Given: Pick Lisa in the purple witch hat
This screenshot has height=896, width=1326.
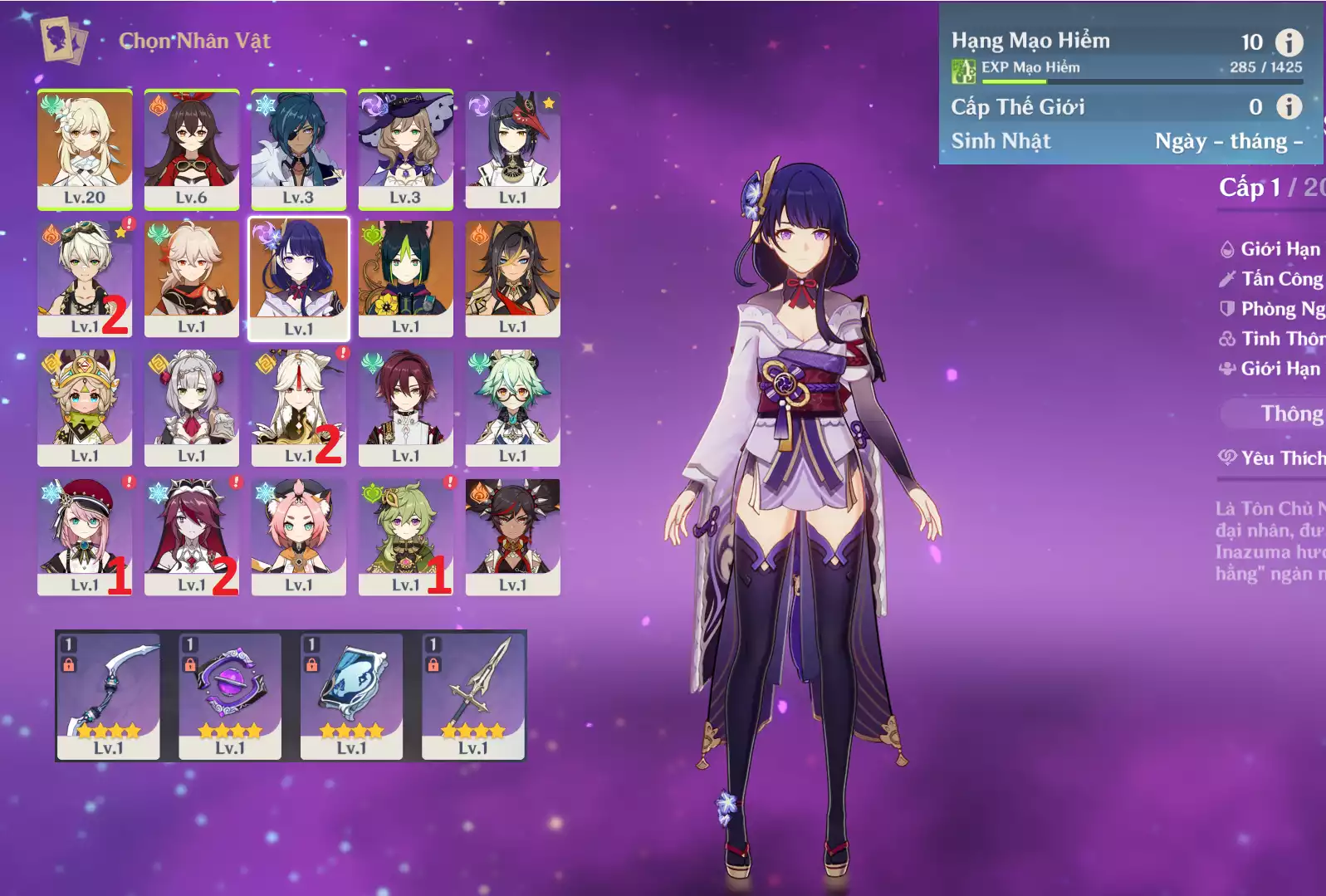Looking at the screenshot, I should click(406, 148).
